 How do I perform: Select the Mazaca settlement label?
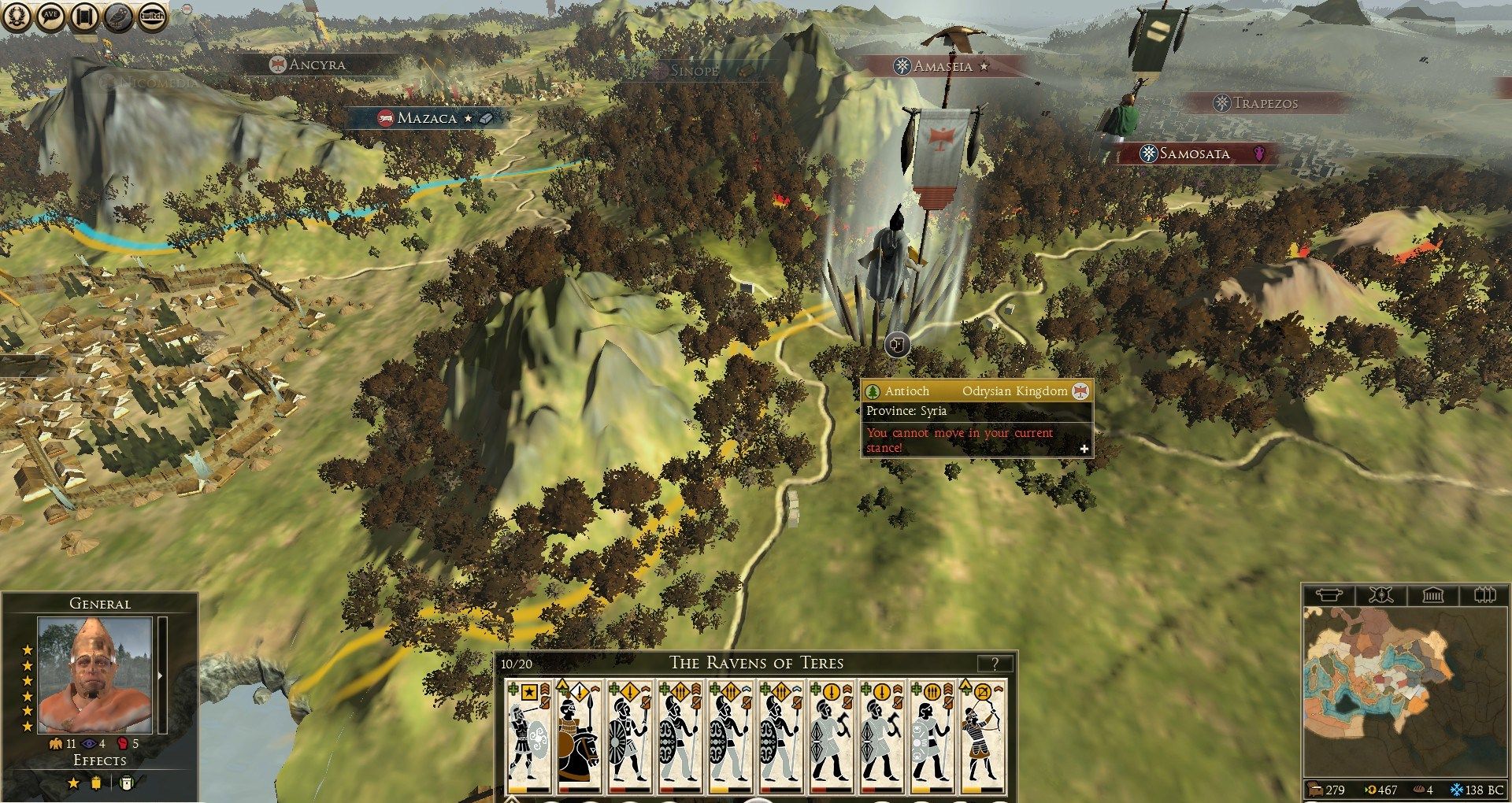(427, 118)
